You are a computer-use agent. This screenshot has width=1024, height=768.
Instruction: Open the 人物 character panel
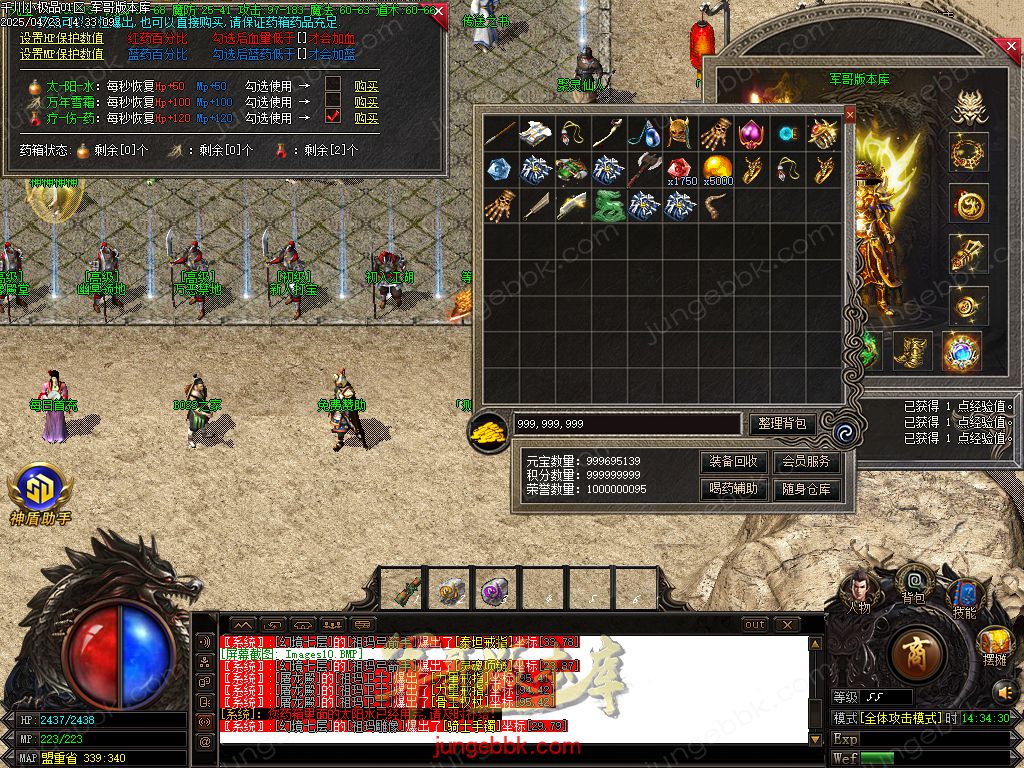pos(858,588)
